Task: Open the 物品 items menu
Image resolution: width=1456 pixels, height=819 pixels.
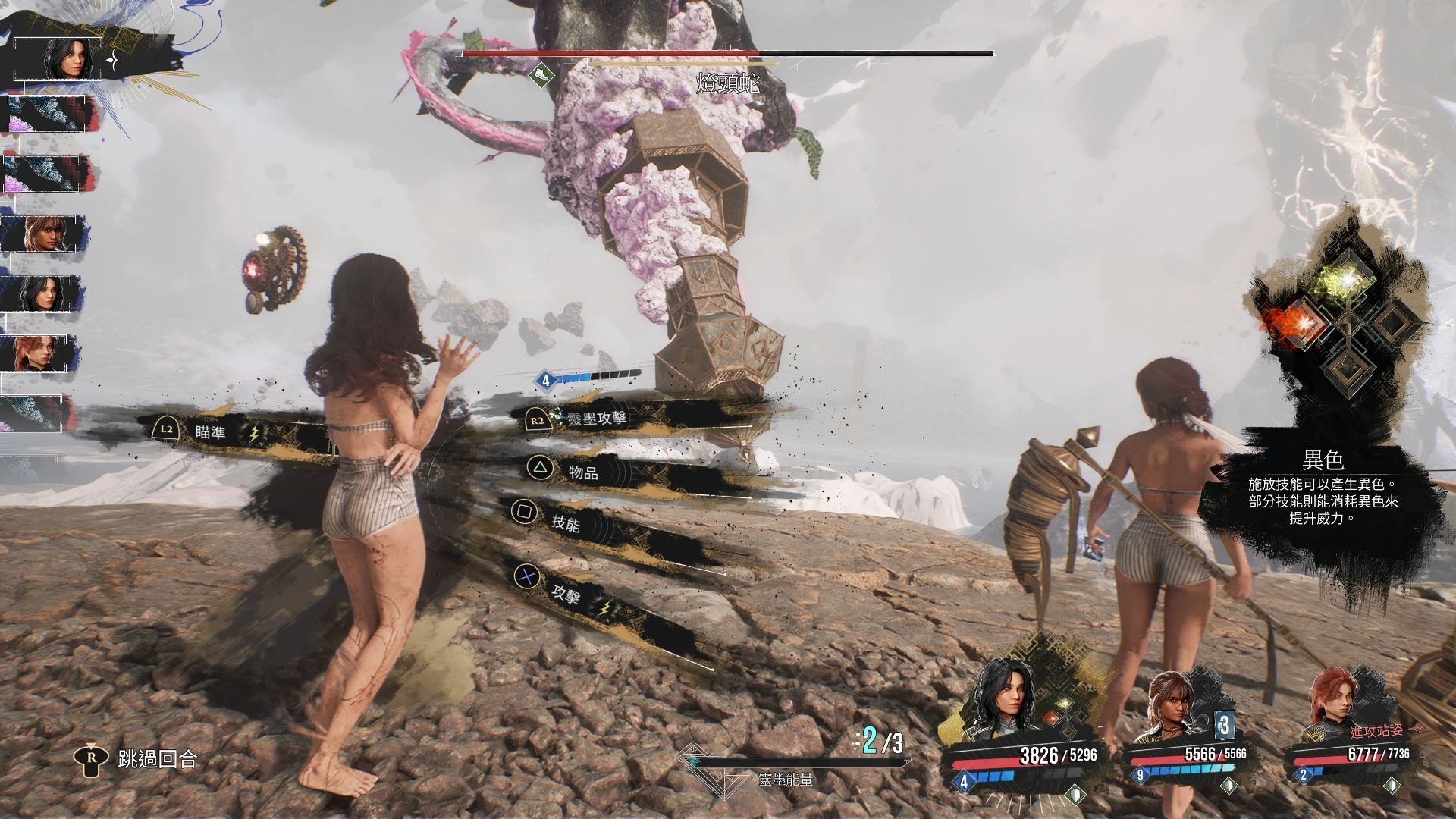Action: click(x=582, y=472)
